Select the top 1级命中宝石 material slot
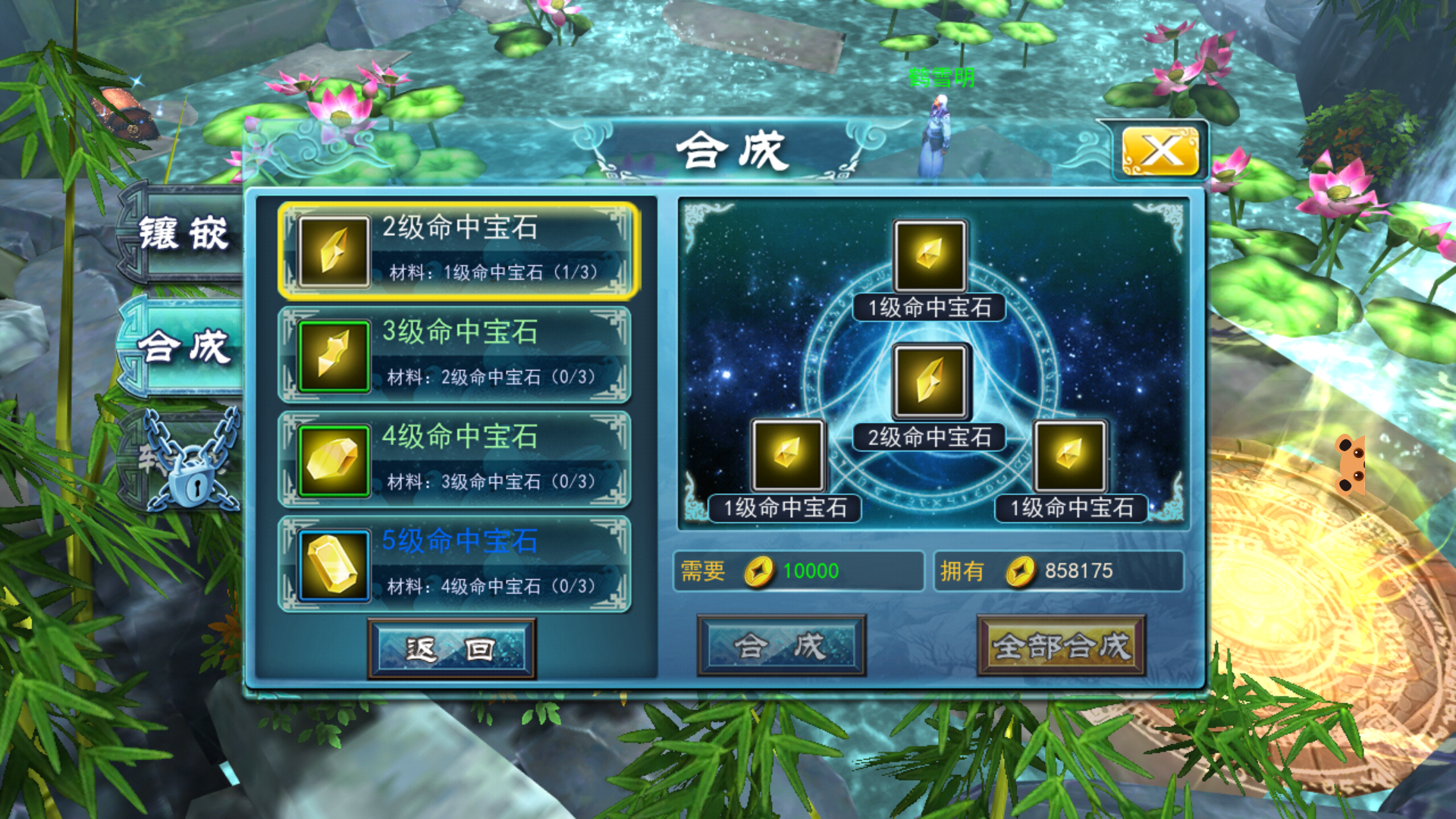 930,256
